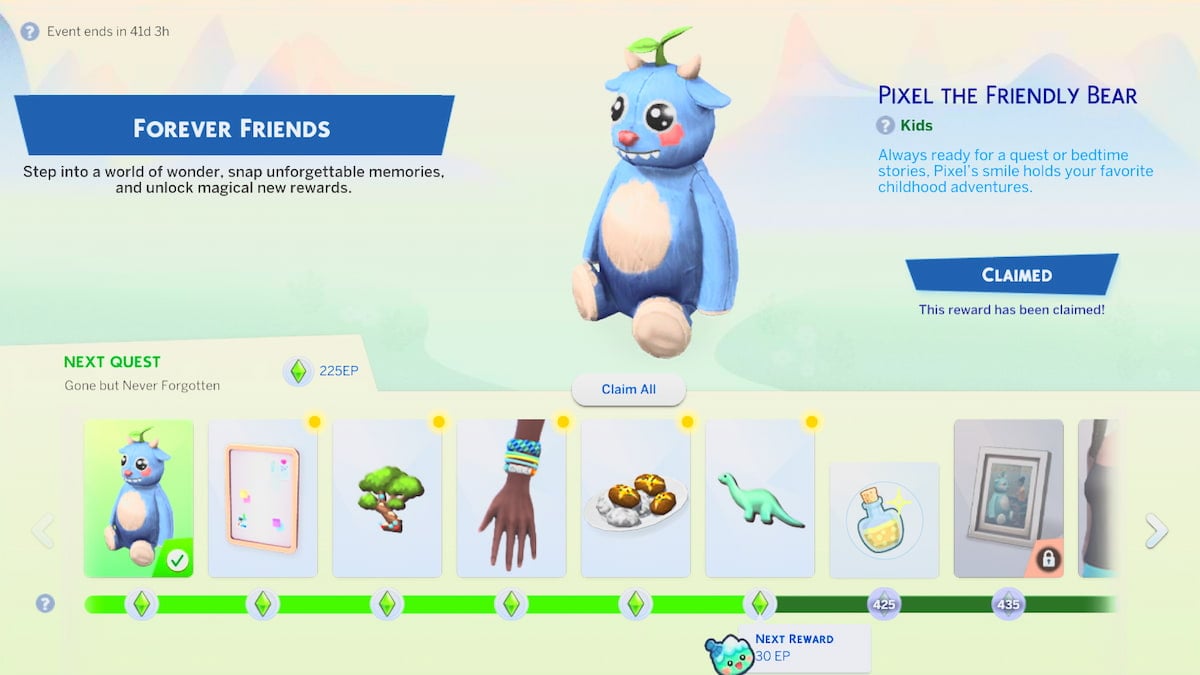Select the 435 EP milestone marker
This screenshot has width=1200, height=675.
(x=1008, y=604)
